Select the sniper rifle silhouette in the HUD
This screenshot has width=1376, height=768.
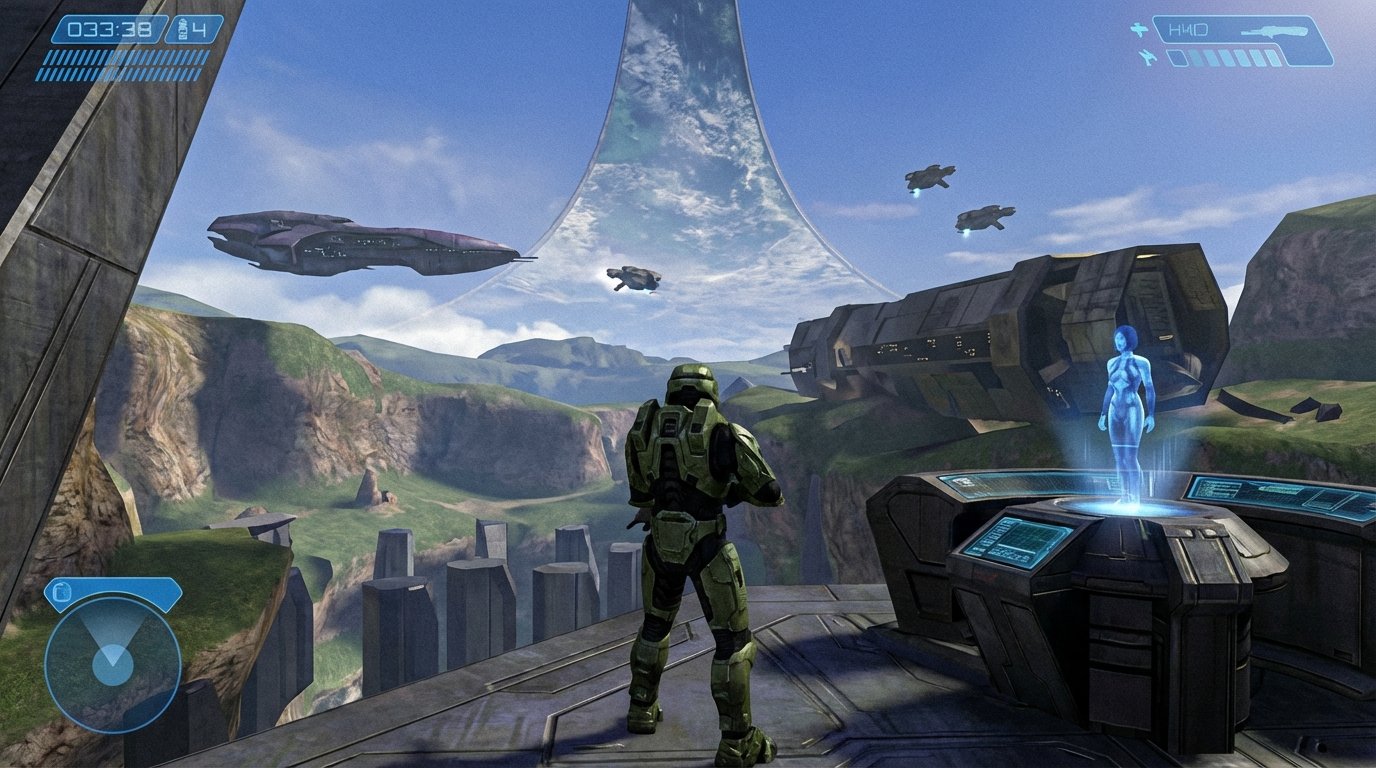click(x=1277, y=31)
